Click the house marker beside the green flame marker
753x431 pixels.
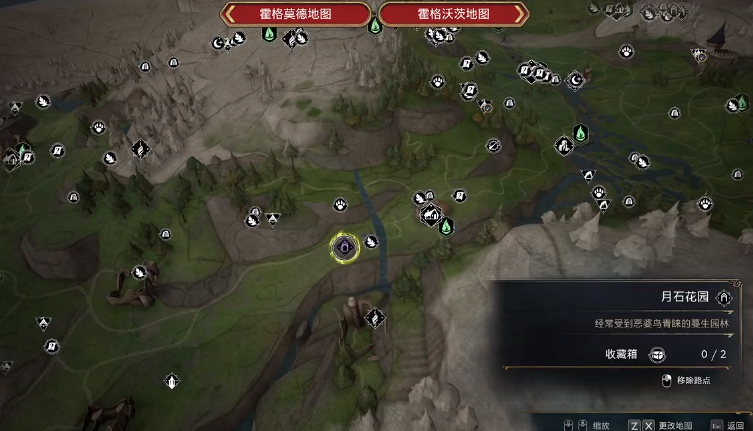(431, 214)
